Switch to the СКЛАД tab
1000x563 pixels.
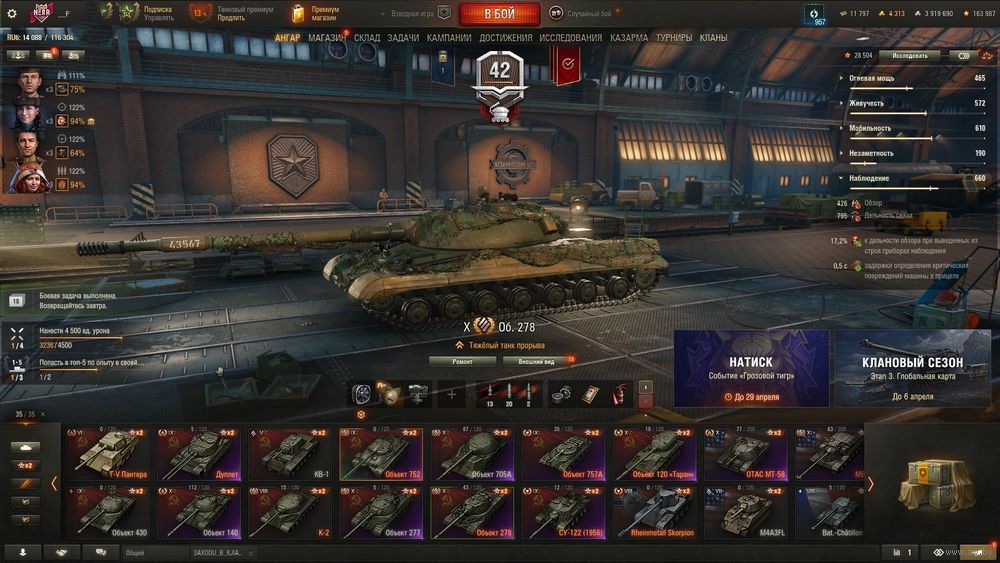[x=367, y=37]
